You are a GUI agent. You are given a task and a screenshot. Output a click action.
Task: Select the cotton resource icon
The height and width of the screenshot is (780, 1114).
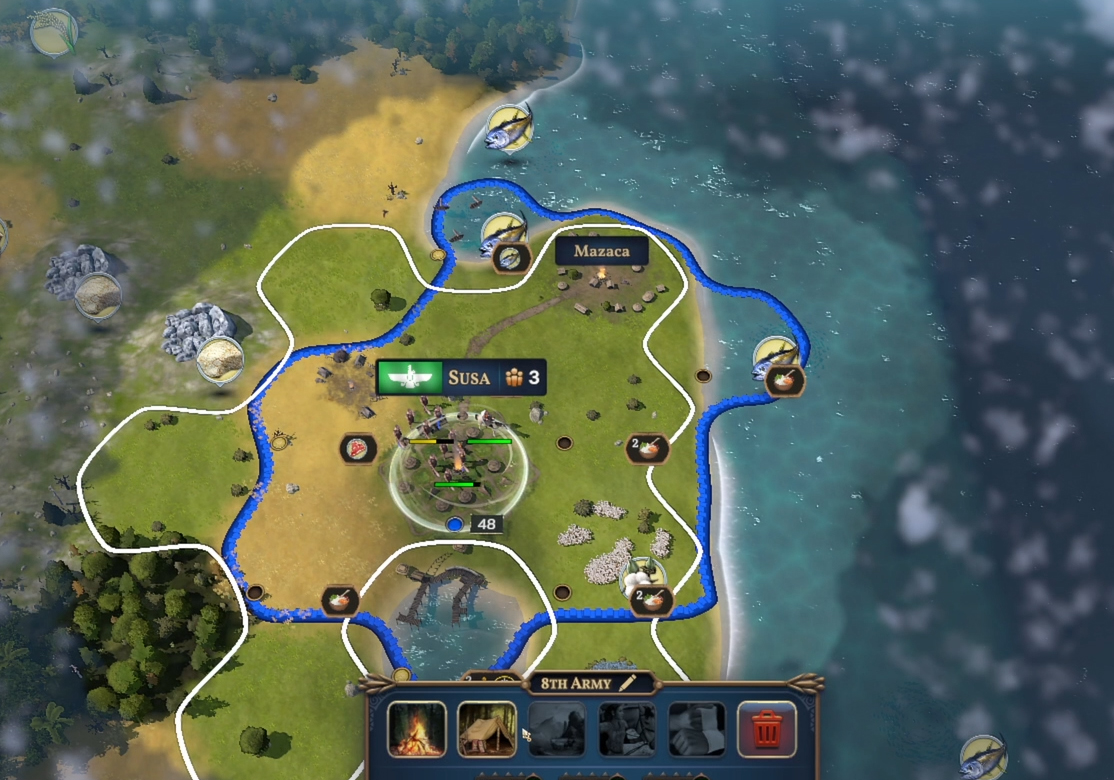point(641,576)
